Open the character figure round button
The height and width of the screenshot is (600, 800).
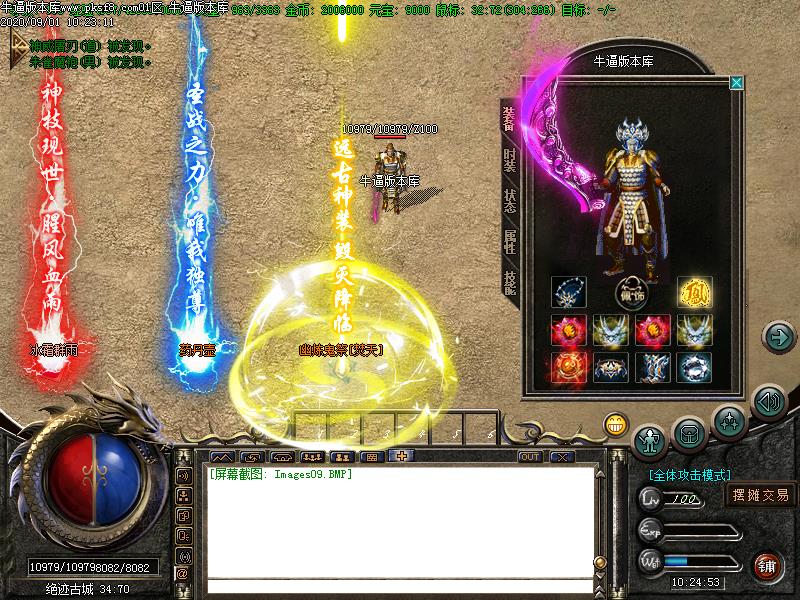[x=651, y=437]
